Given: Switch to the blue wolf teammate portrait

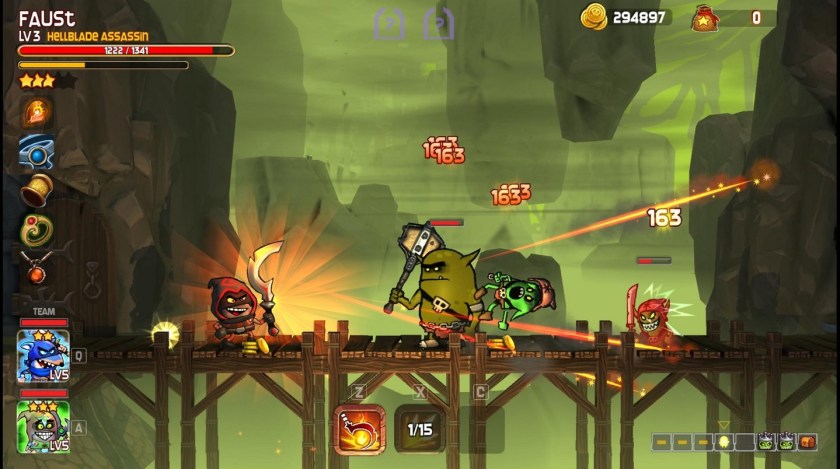Looking at the screenshot, I should (43, 356).
